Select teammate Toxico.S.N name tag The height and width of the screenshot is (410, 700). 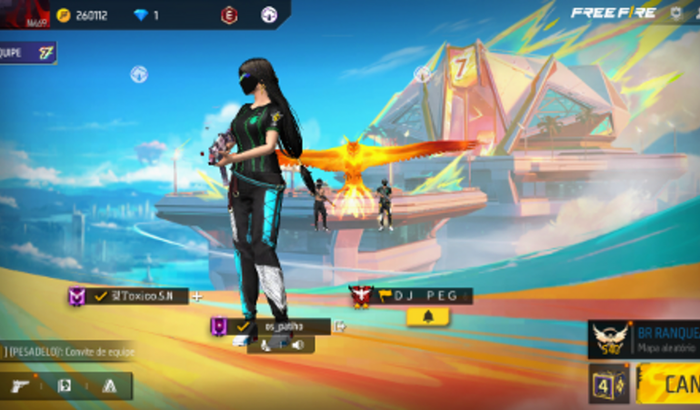[138, 296]
